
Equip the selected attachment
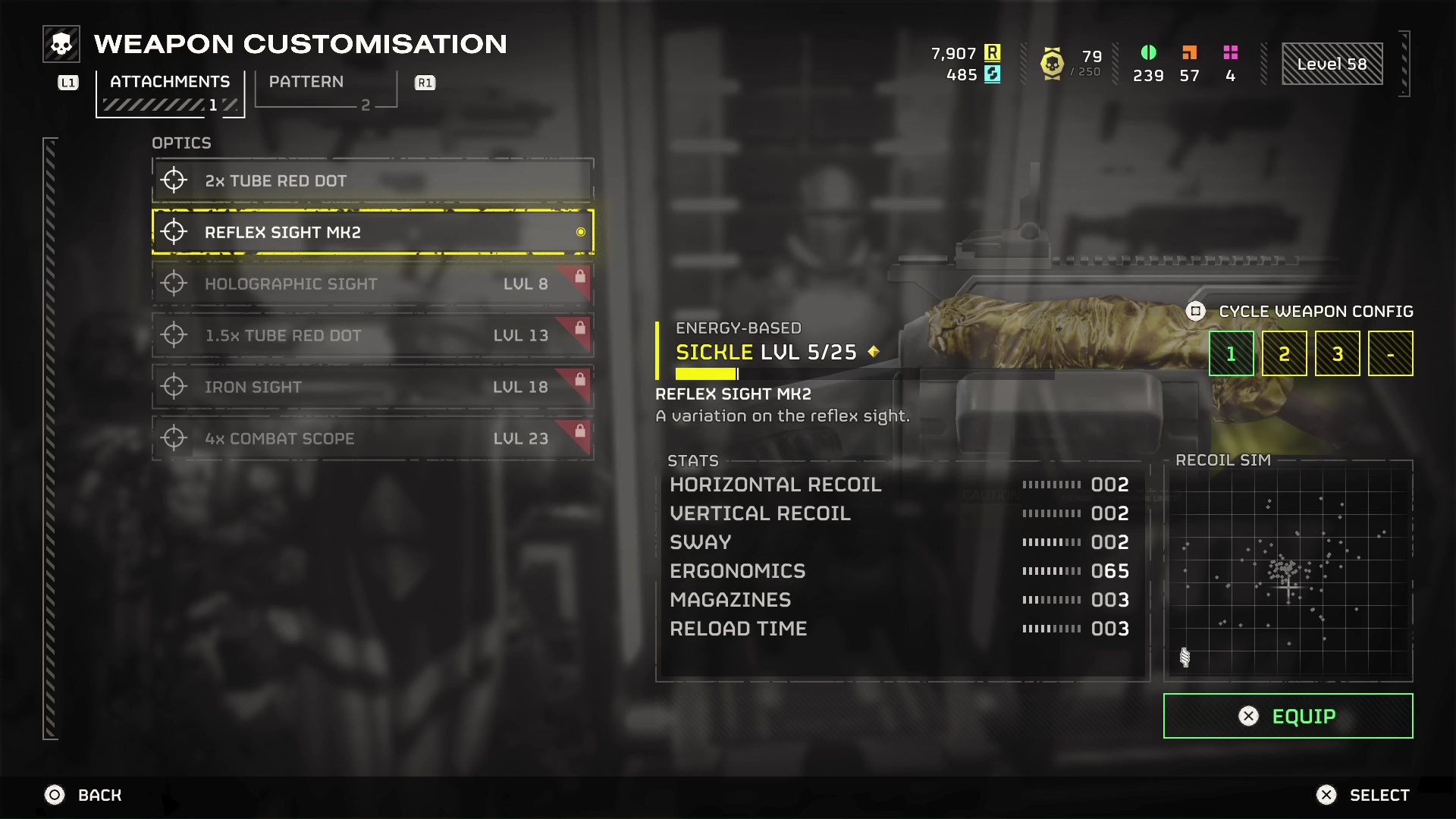1288,716
